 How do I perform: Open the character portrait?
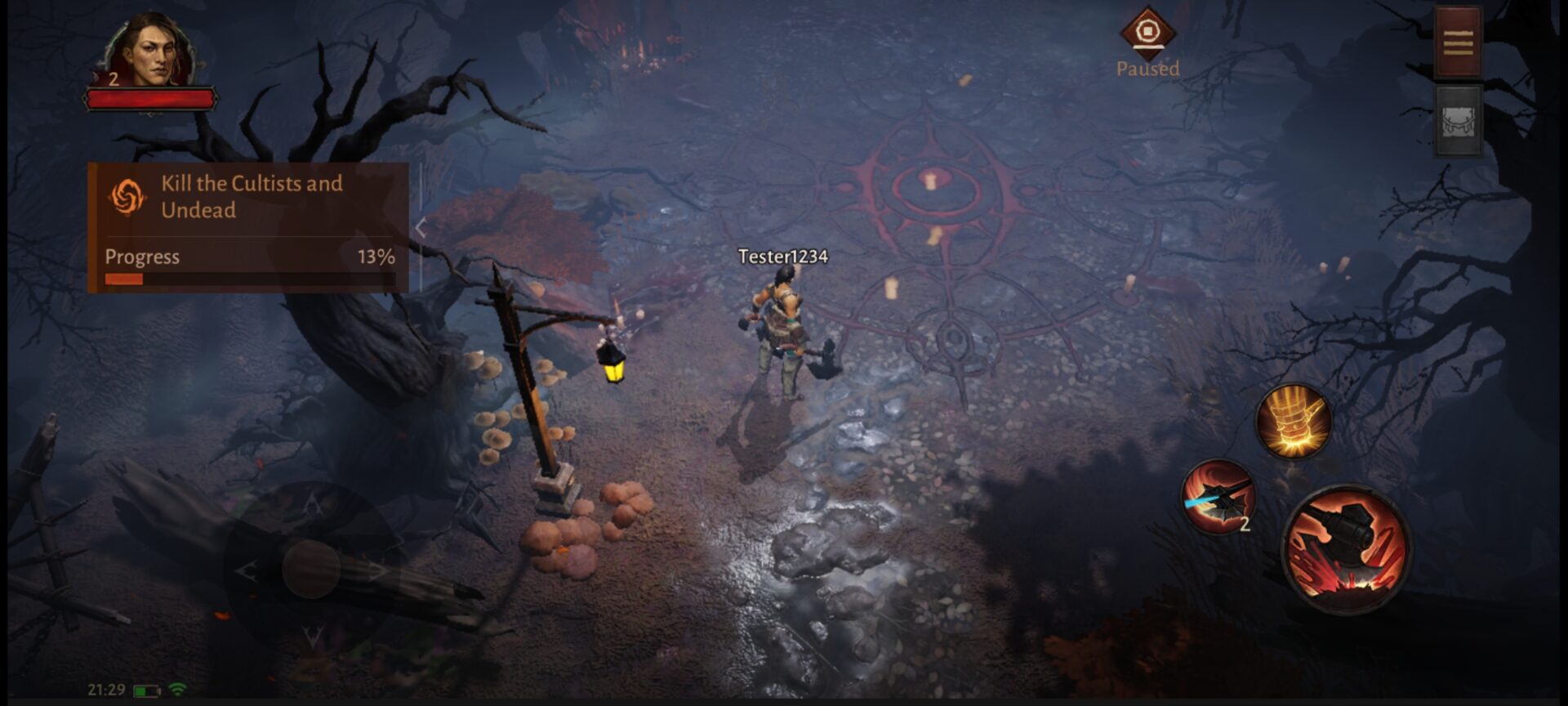click(x=151, y=52)
